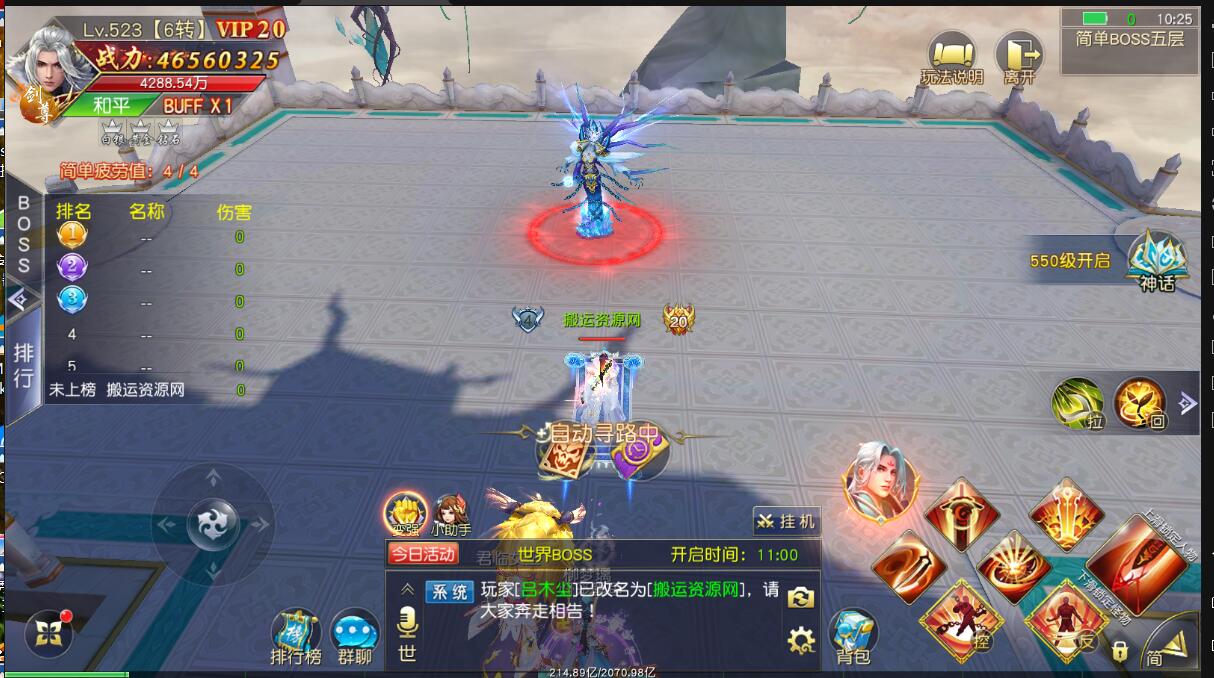Use the large red blade basic attack
1214x678 pixels.
coord(1133,567)
